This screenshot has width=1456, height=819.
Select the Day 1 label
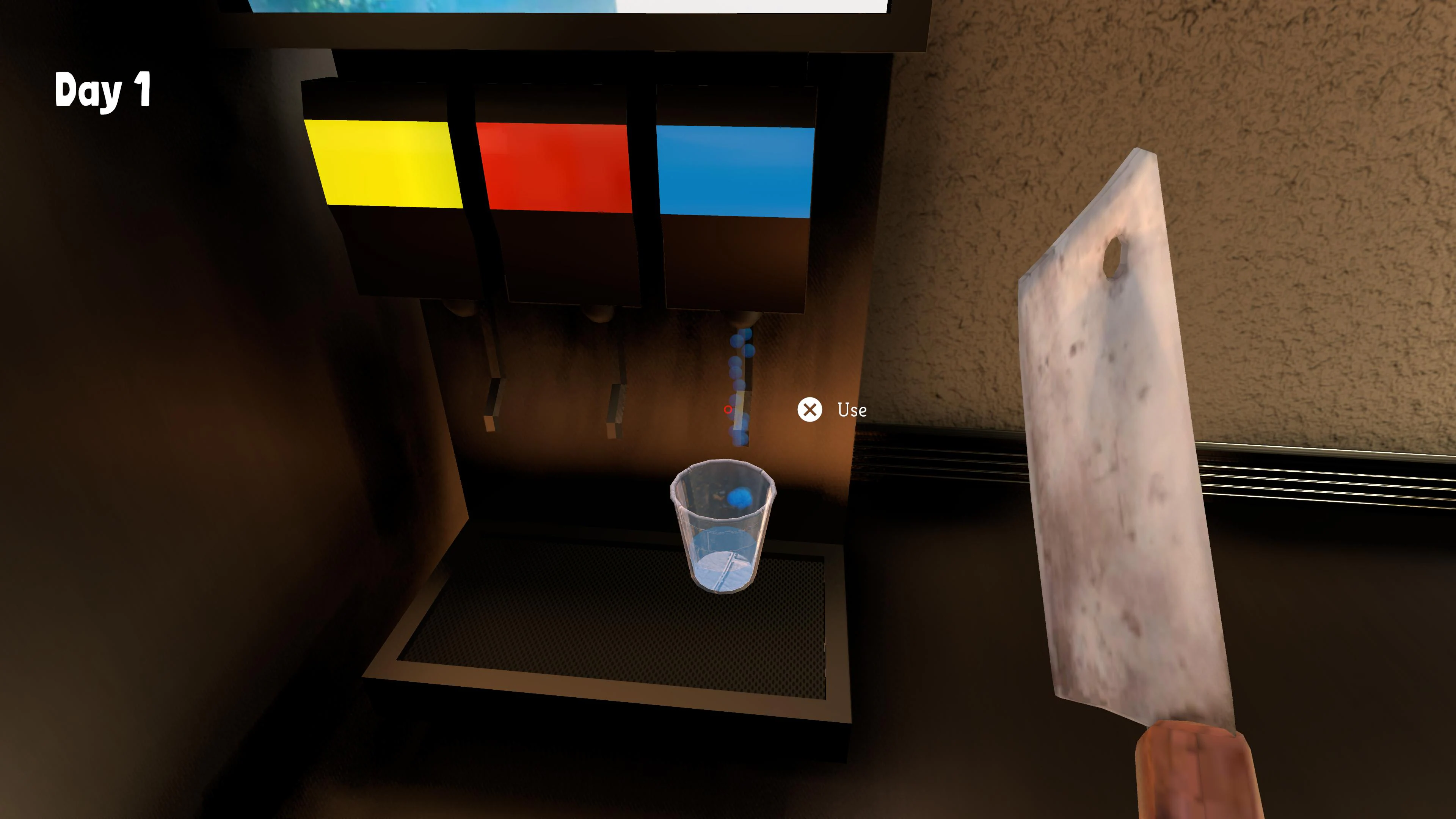(102, 91)
